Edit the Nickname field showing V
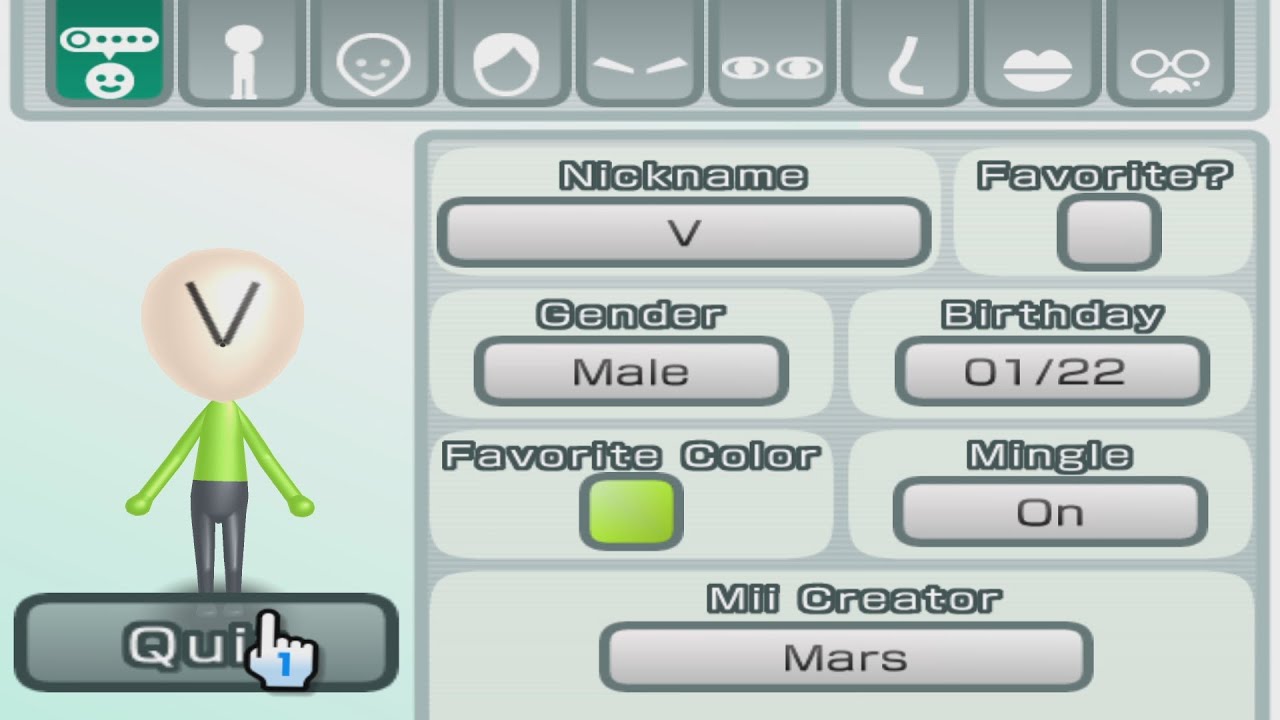The image size is (1280, 720). tap(685, 232)
